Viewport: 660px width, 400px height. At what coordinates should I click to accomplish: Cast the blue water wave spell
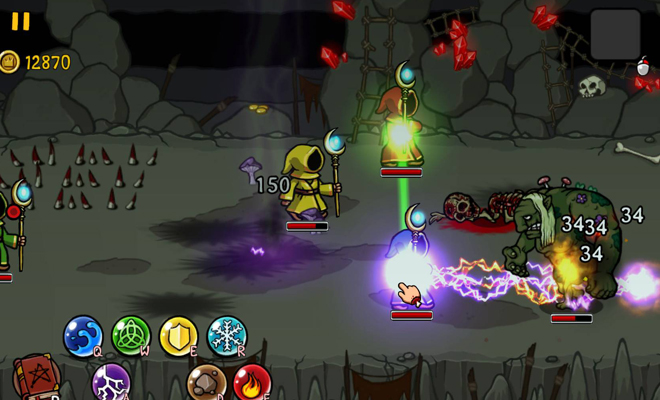[83, 335]
